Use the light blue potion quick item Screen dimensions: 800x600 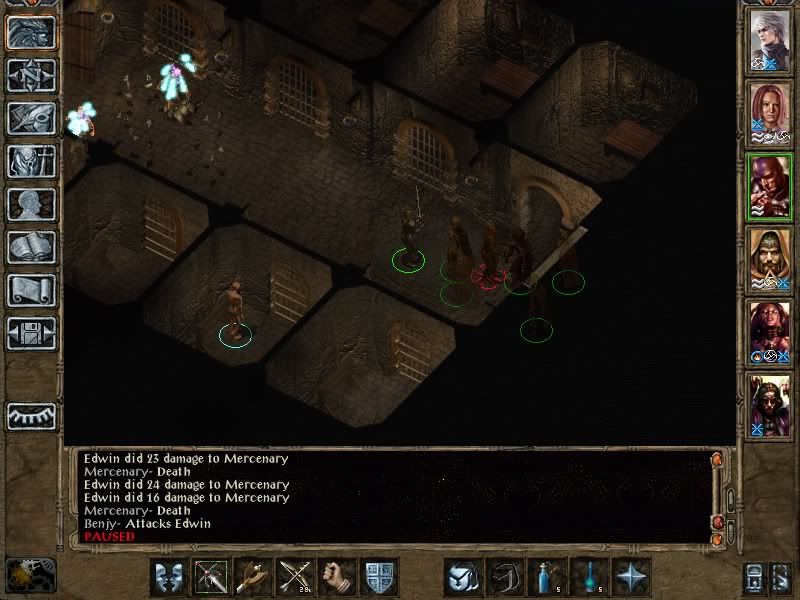click(x=547, y=577)
